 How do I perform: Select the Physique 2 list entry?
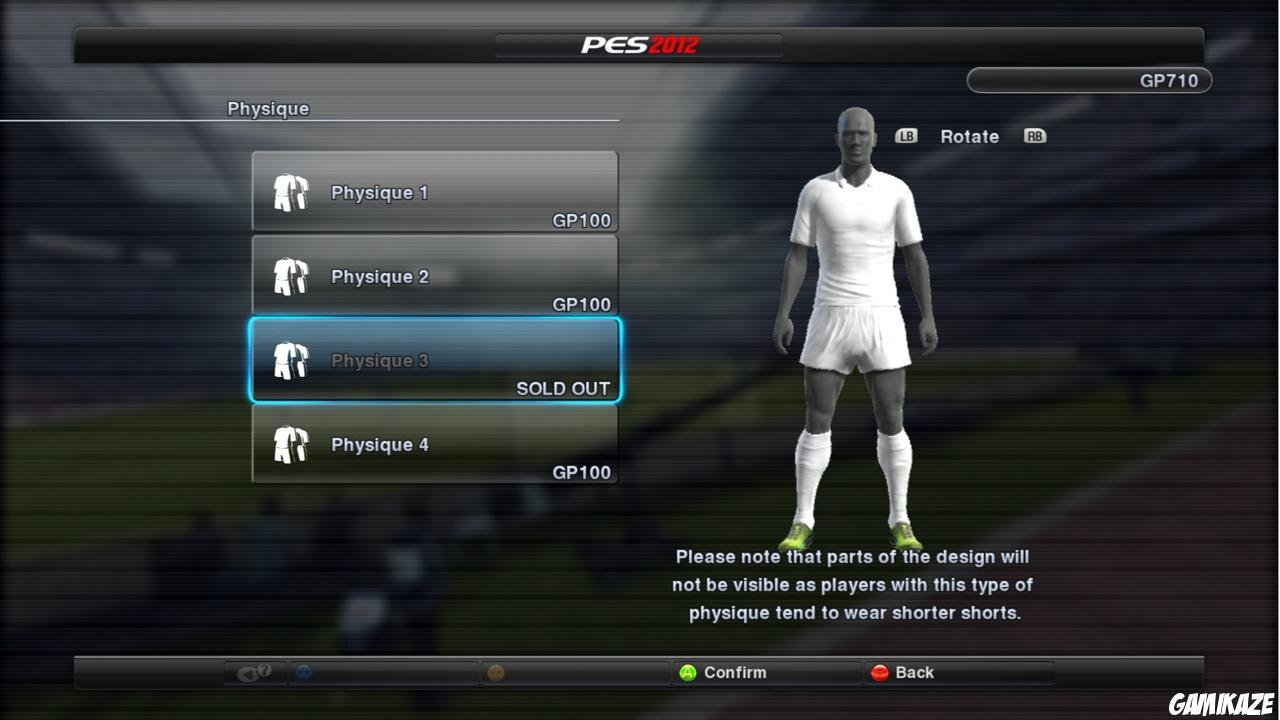coord(435,276)
